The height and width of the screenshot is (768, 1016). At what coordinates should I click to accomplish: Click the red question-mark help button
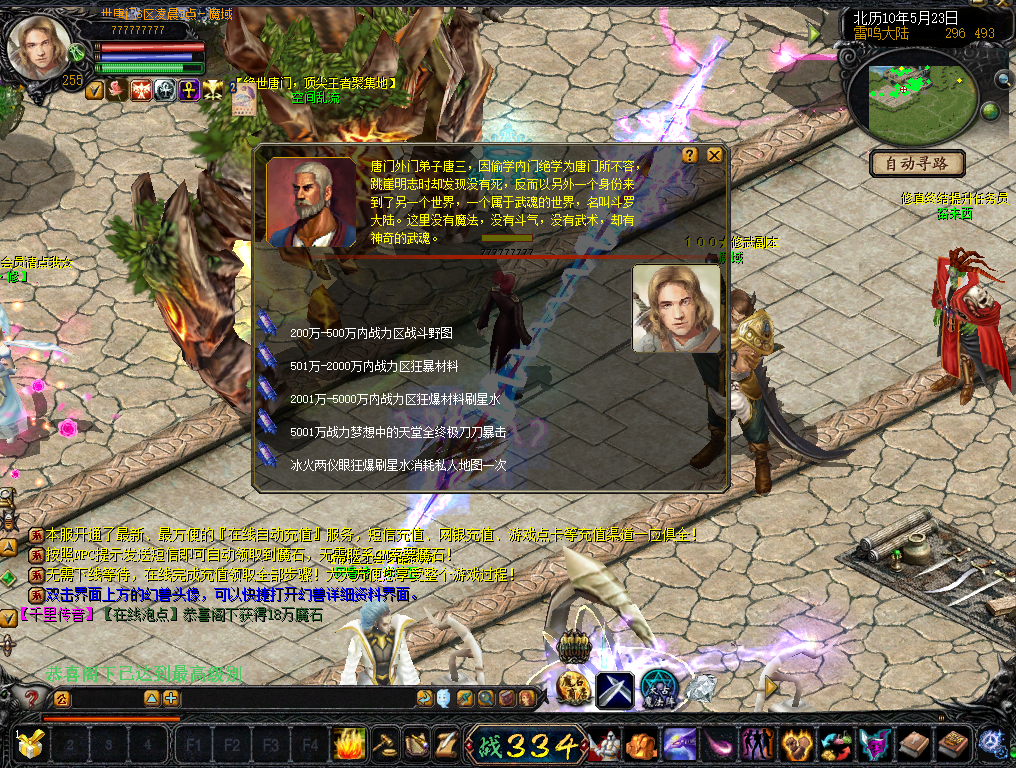click(31, 698)
